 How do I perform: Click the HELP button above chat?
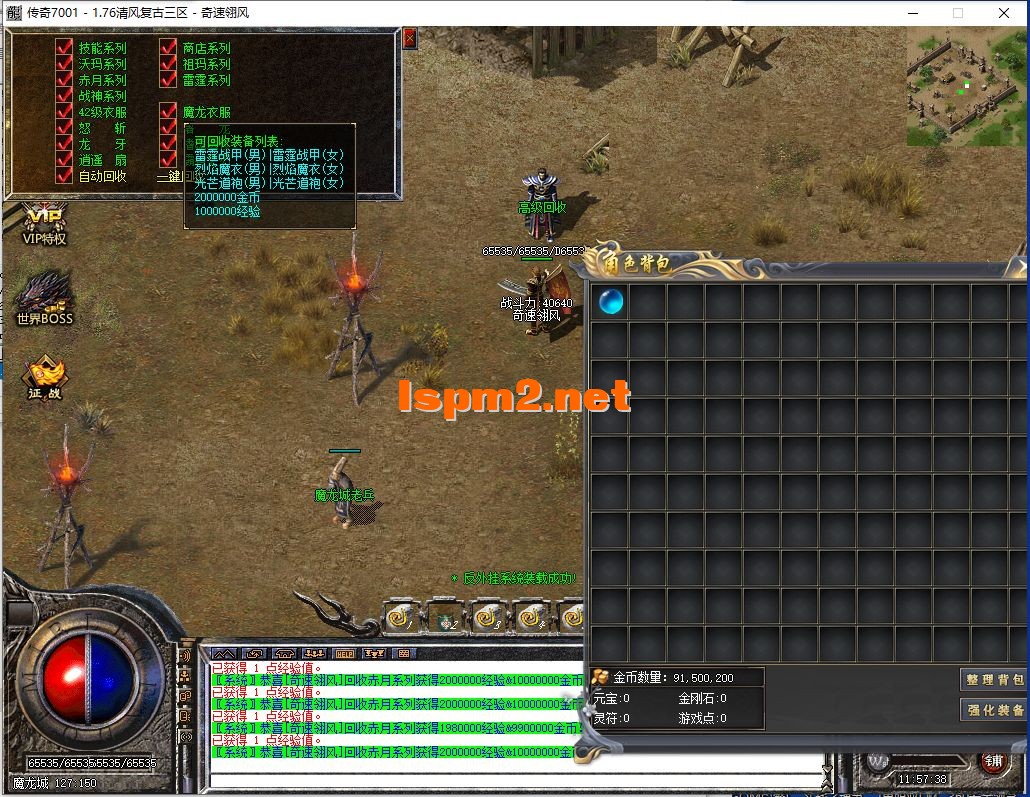pyautogui.click(x=345, y=653)
